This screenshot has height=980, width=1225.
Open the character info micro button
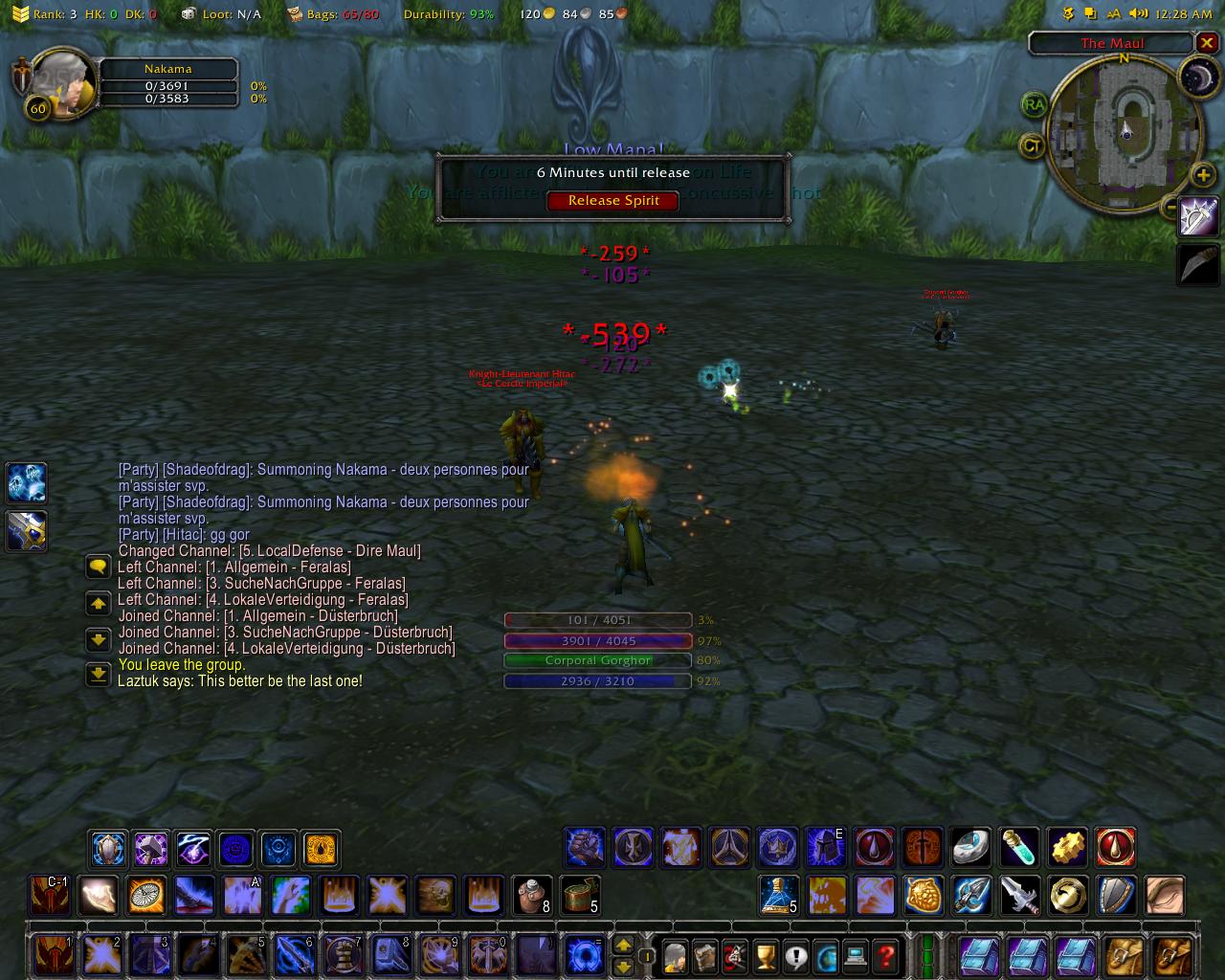click(x=674, y=955)
